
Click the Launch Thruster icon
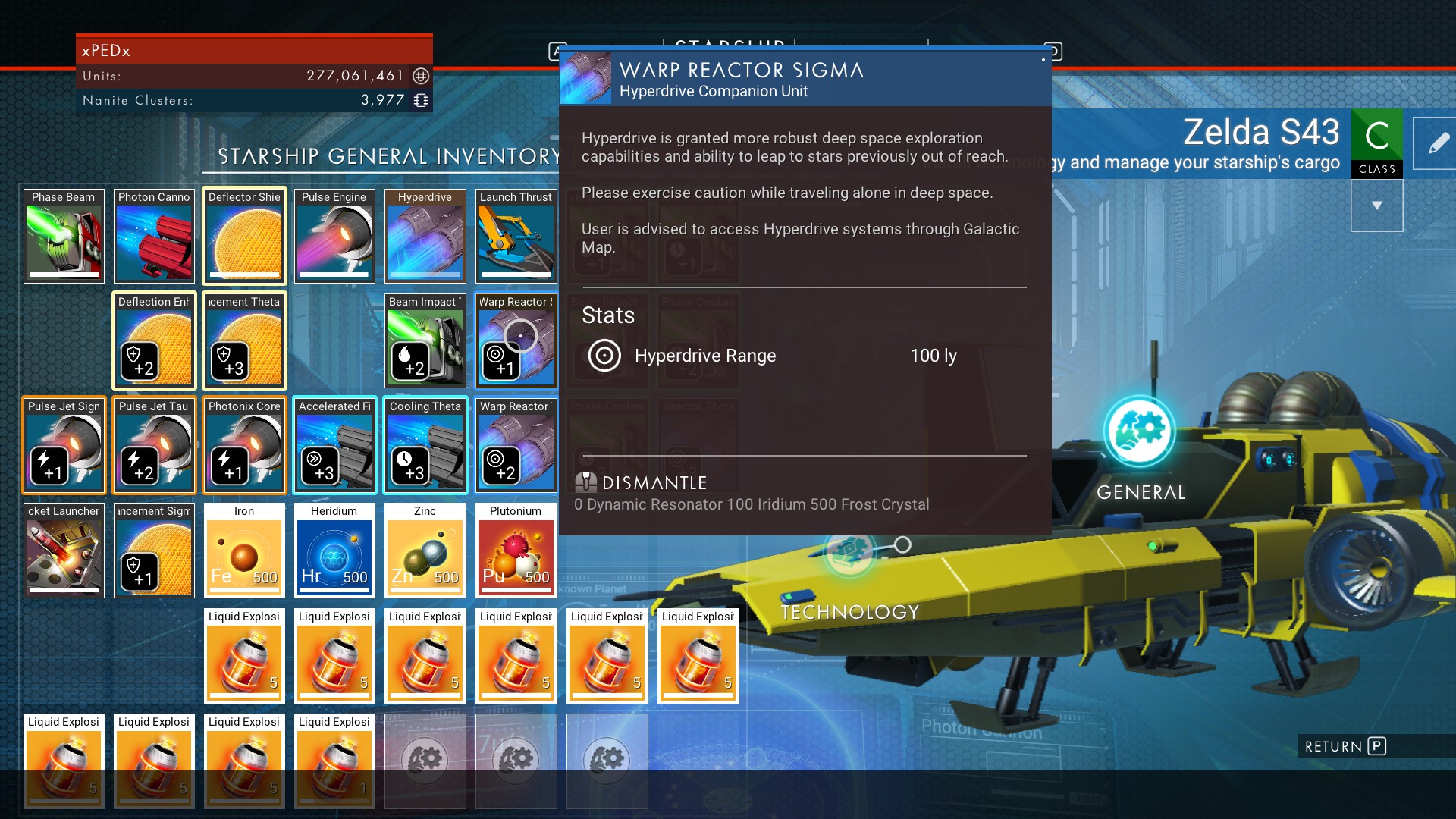pos(516,235)
